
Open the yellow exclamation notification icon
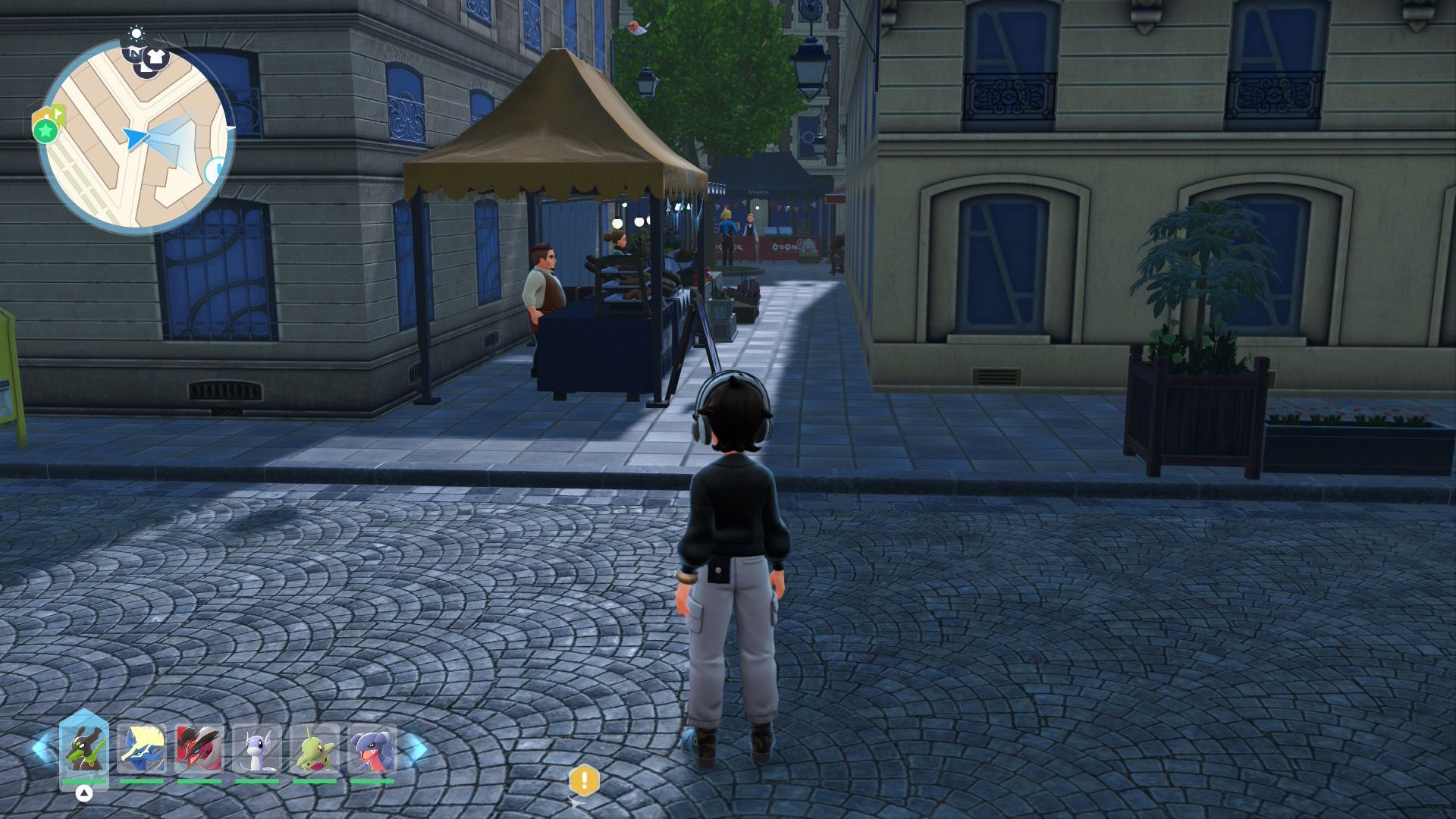pyautogui.click(x=584, y=779)
